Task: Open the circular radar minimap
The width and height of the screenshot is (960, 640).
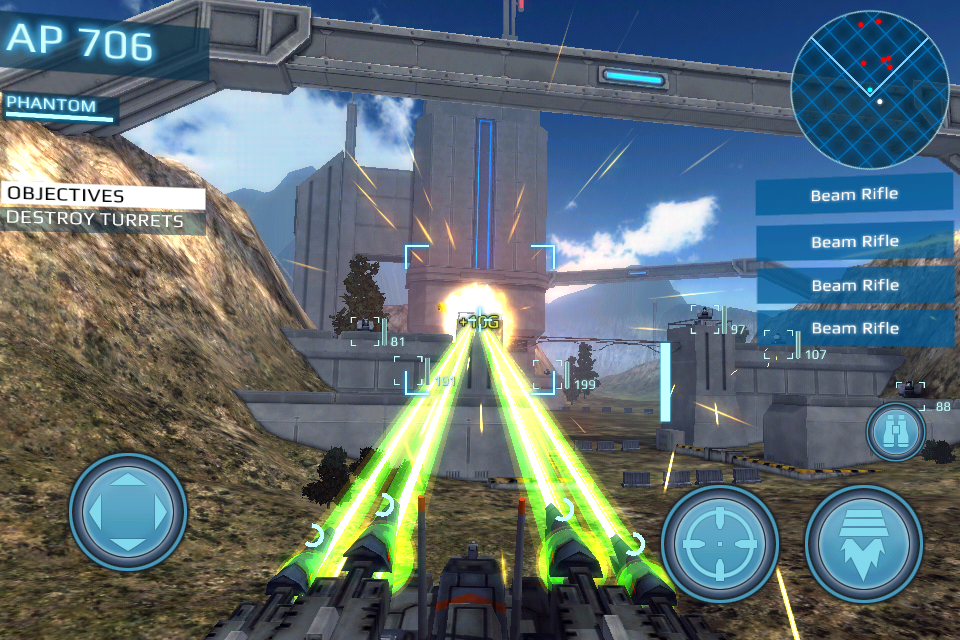Action: coord(869,86)
